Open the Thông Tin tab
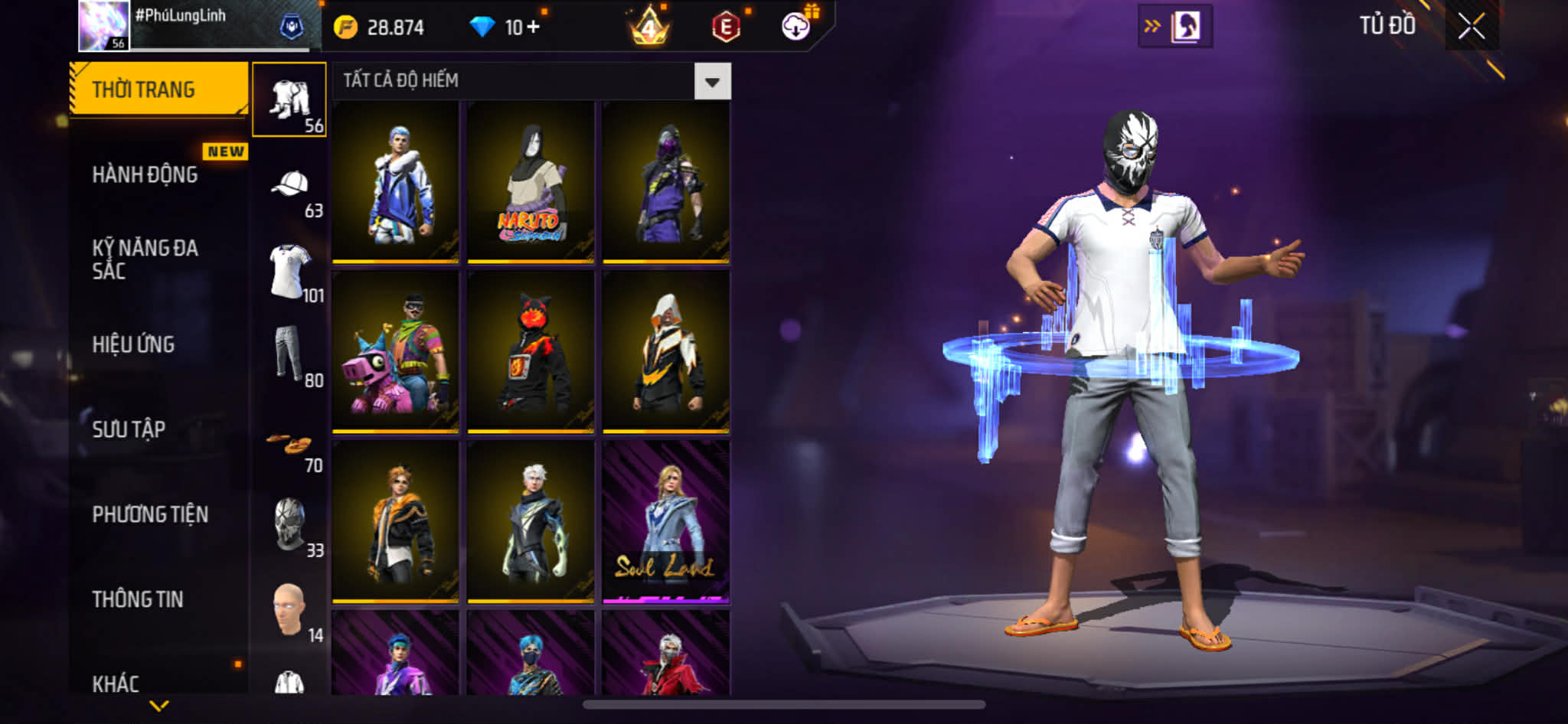The height and width of the screenshot is (724, 1568). [x=138, y=599]
